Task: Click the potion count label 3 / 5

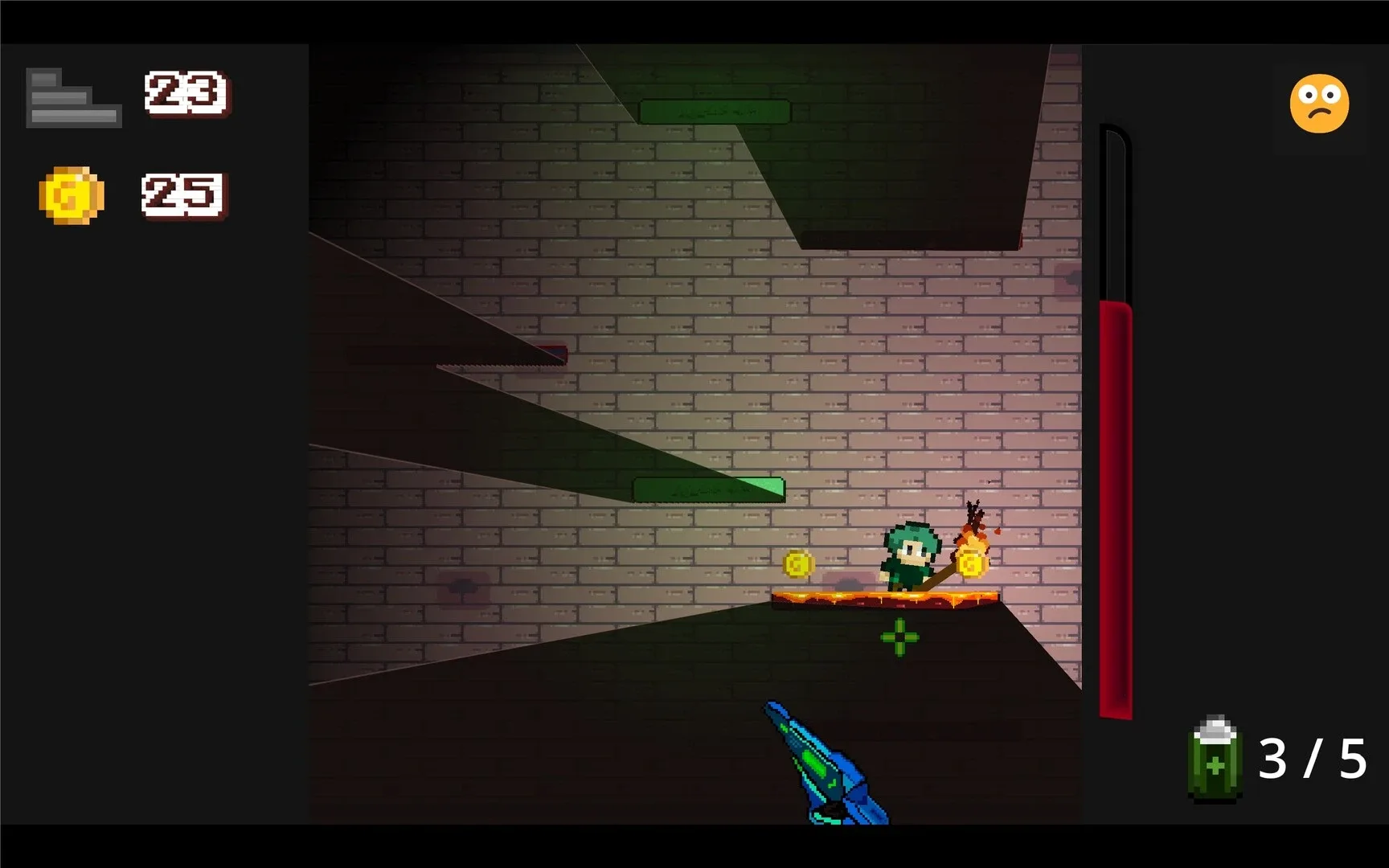Action: coord(1313,758)
